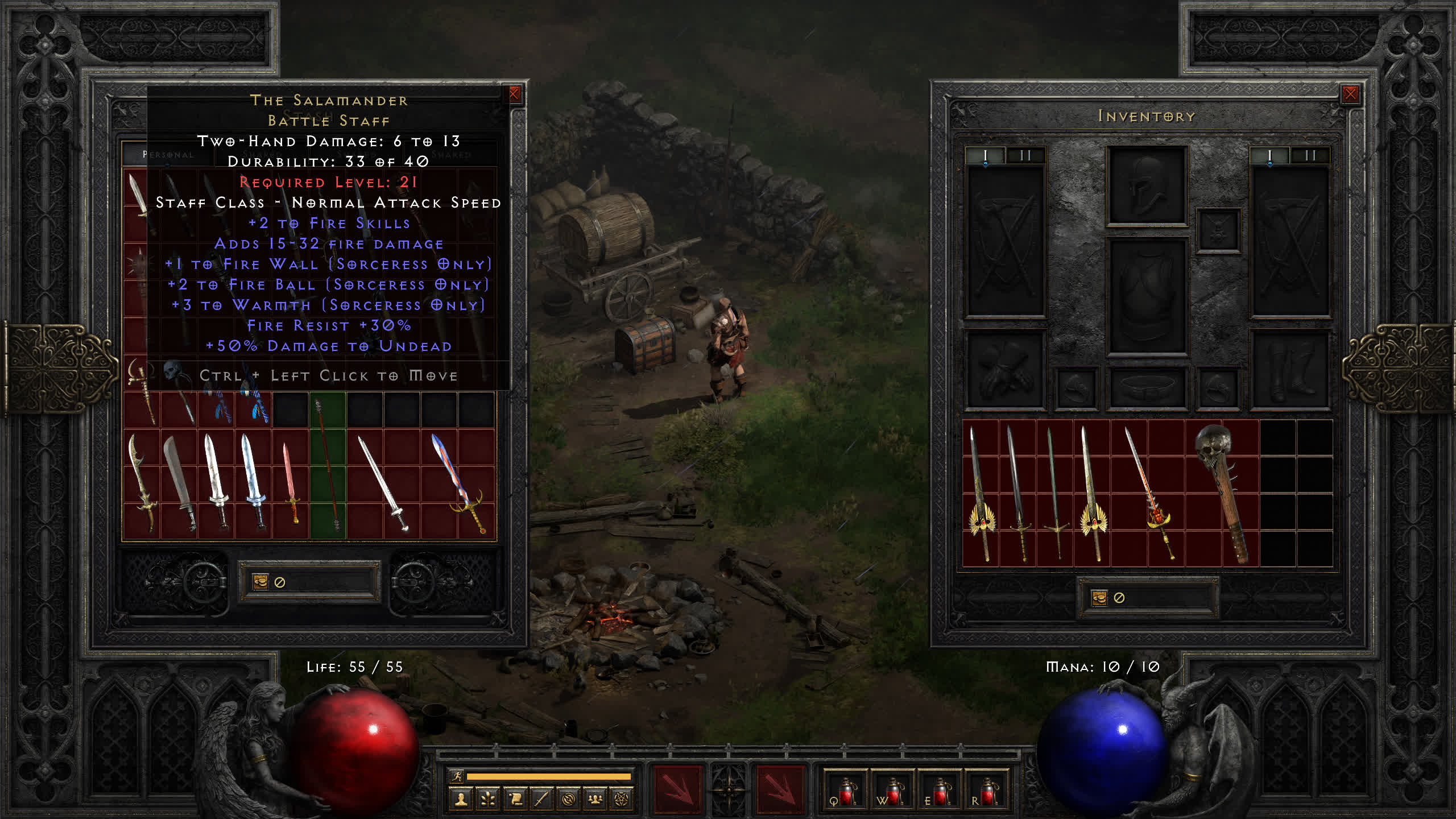The height and width of the screenshot is (819, 1456).
Task: Pick up the grey cleaver-style falchion in stash
Action: [x=179, y=483]
